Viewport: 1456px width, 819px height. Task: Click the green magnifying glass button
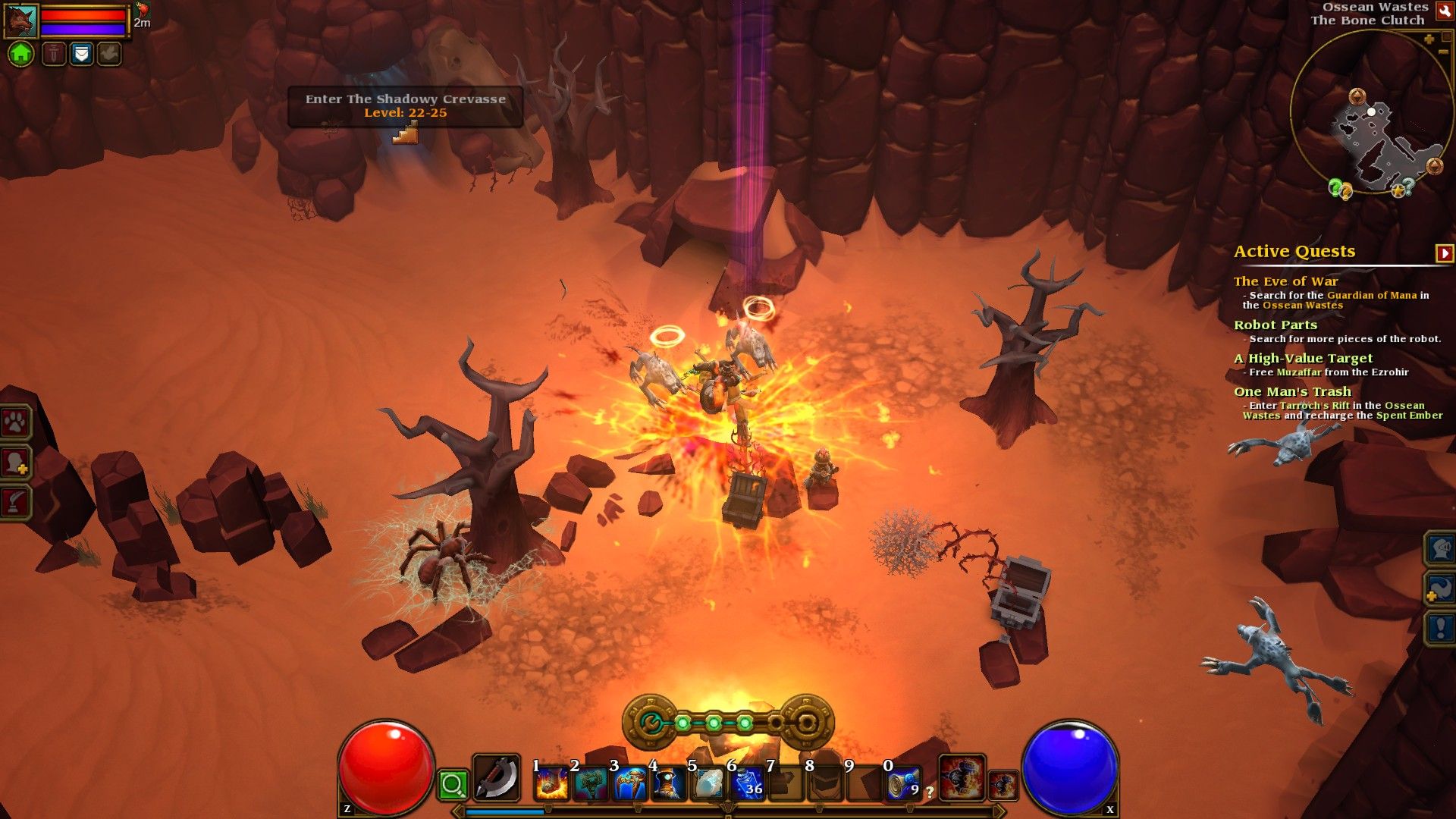click(x=453, y=785)
